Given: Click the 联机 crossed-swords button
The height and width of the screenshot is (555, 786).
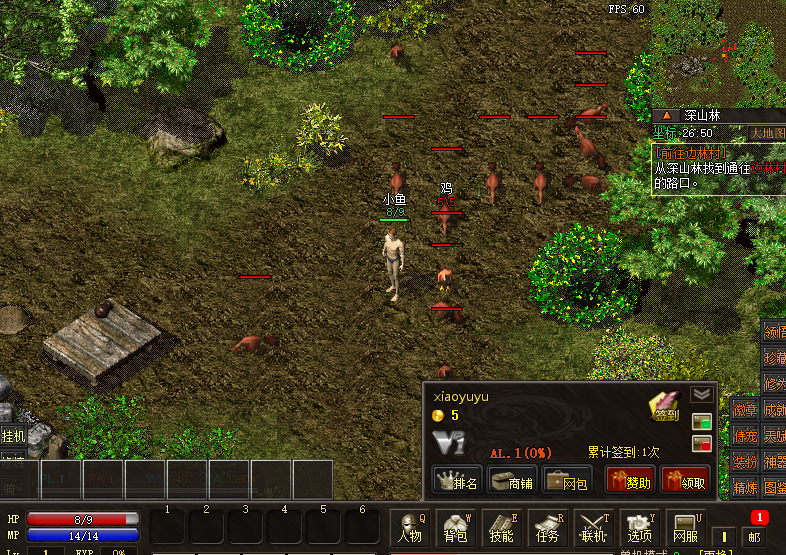Looking at the screenshot, I should pyautogui.click(x=594, y=527).
